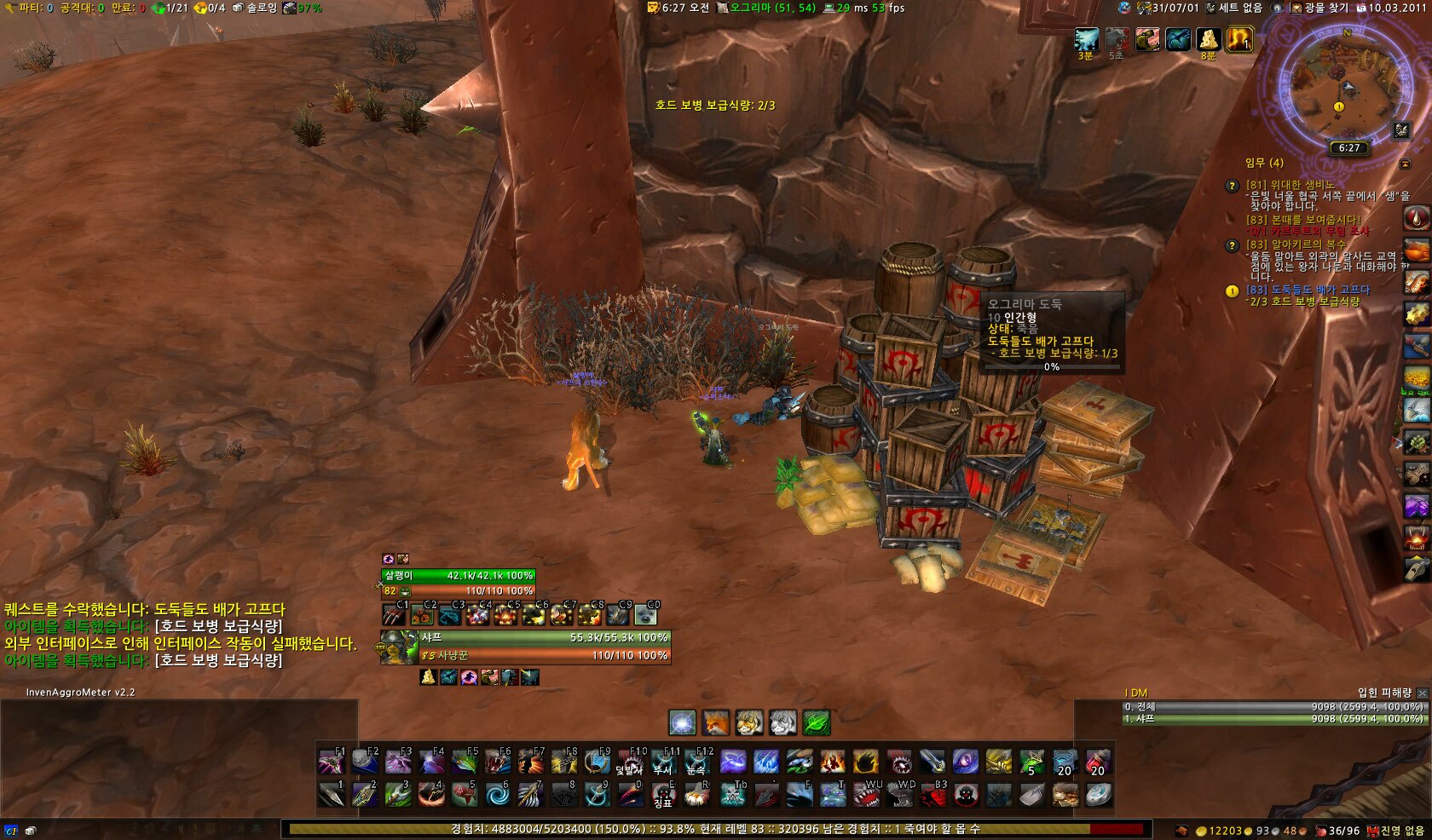The width and height of the screenshot is (1432, 840).
Task: Click the cheese buff icon near the minimap
Action: (1208, 39)
